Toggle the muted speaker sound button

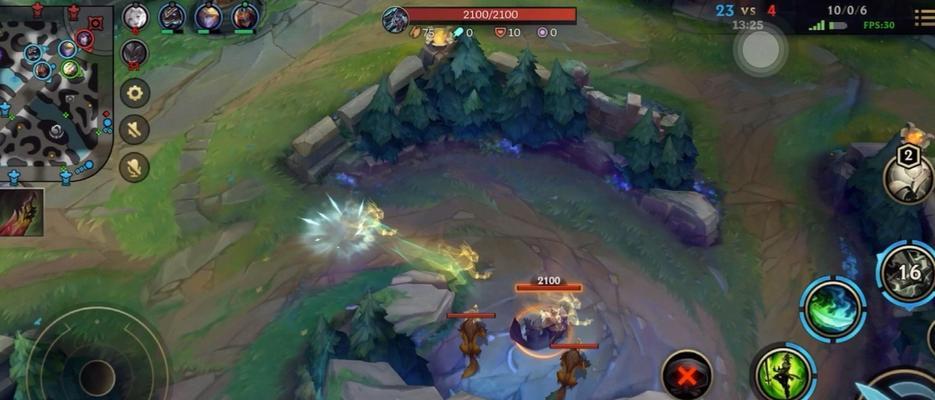135,129
